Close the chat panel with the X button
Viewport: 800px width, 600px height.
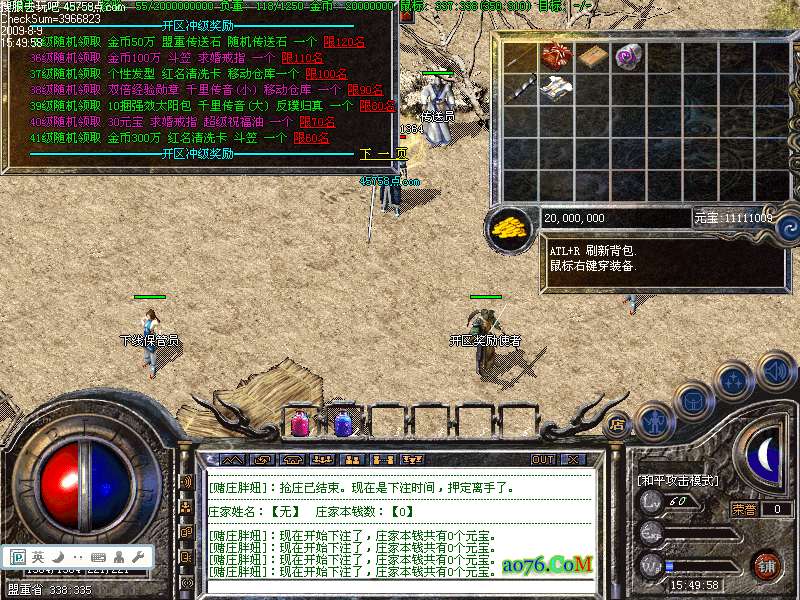point(572,460)
